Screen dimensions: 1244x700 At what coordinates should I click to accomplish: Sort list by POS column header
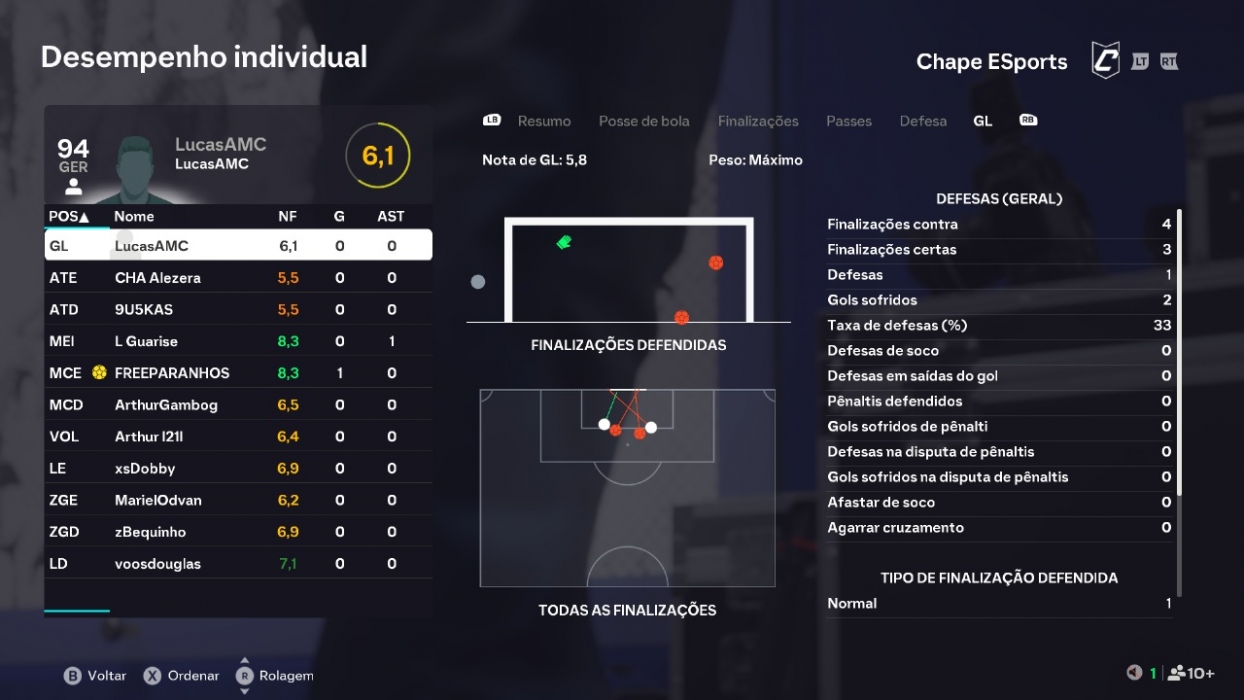point(68,216)
